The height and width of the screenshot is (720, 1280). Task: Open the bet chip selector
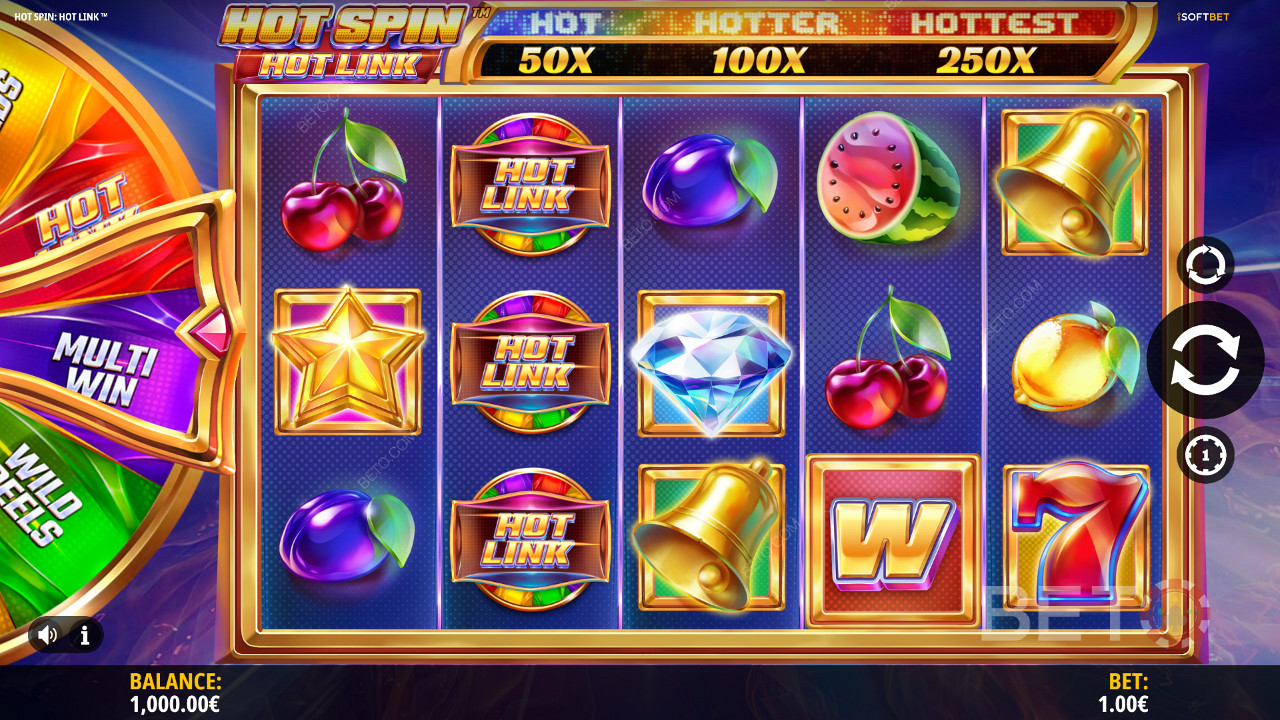point(1205,455)
